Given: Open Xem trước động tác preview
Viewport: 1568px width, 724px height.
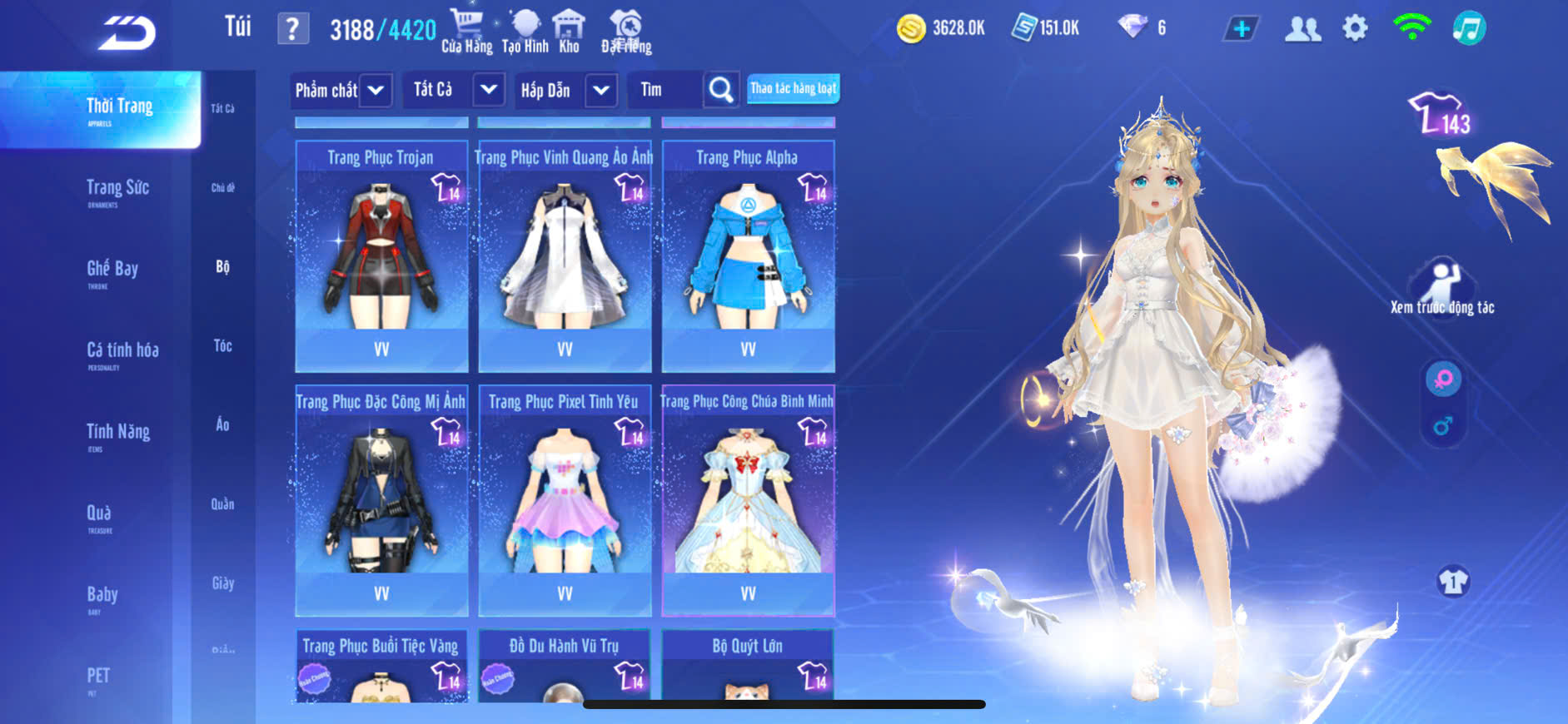Looking at the screenshot, I should coord(1442,289).
